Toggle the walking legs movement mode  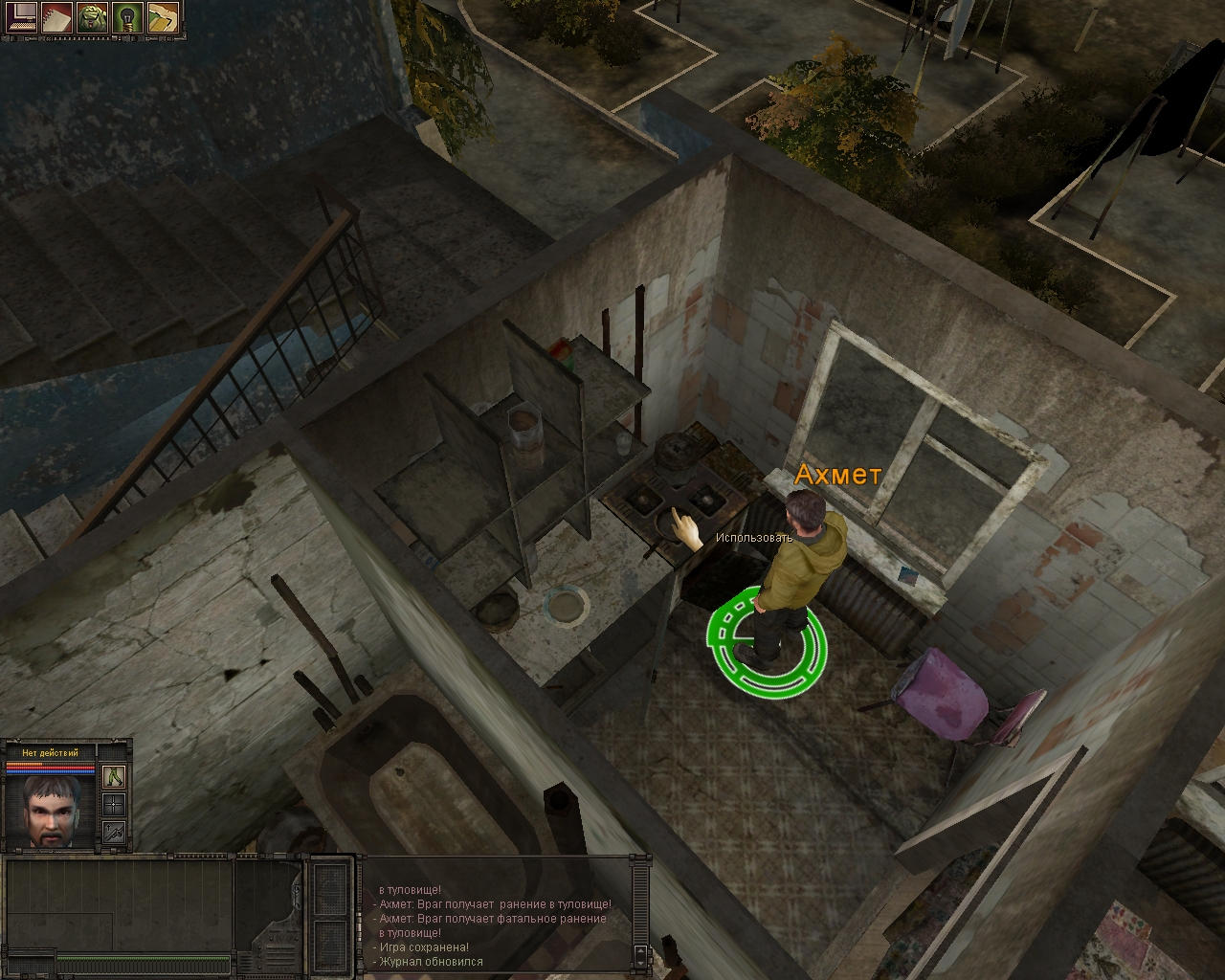[x=114, y=776]
